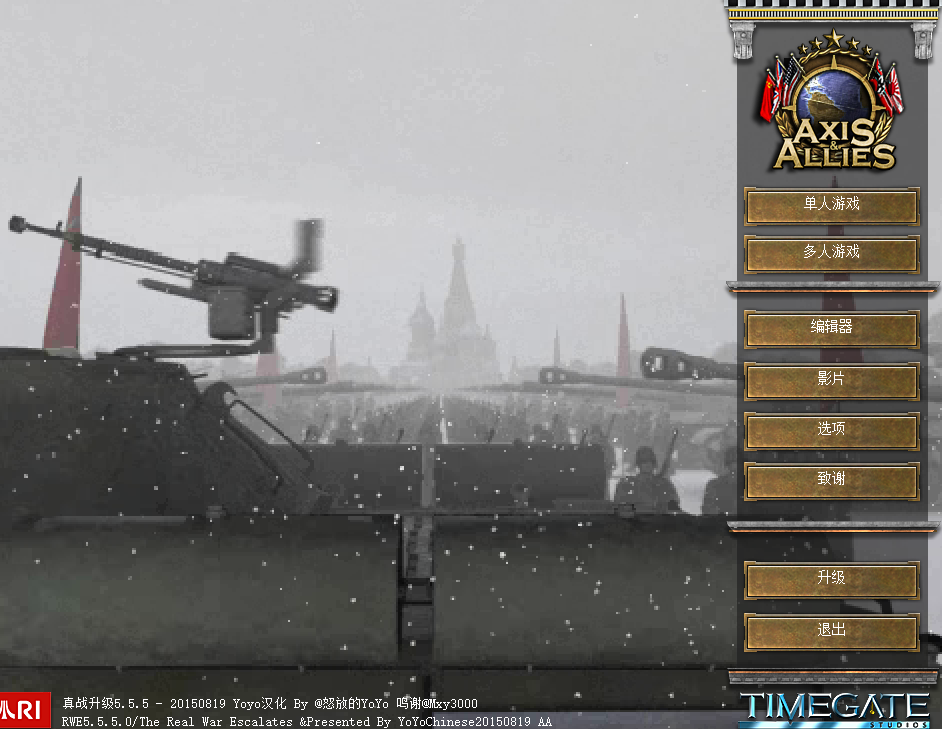The height and width of the screenshot is (729, 942).
Task: Open the 影片 movies menu
Action: tap(831, 380)
